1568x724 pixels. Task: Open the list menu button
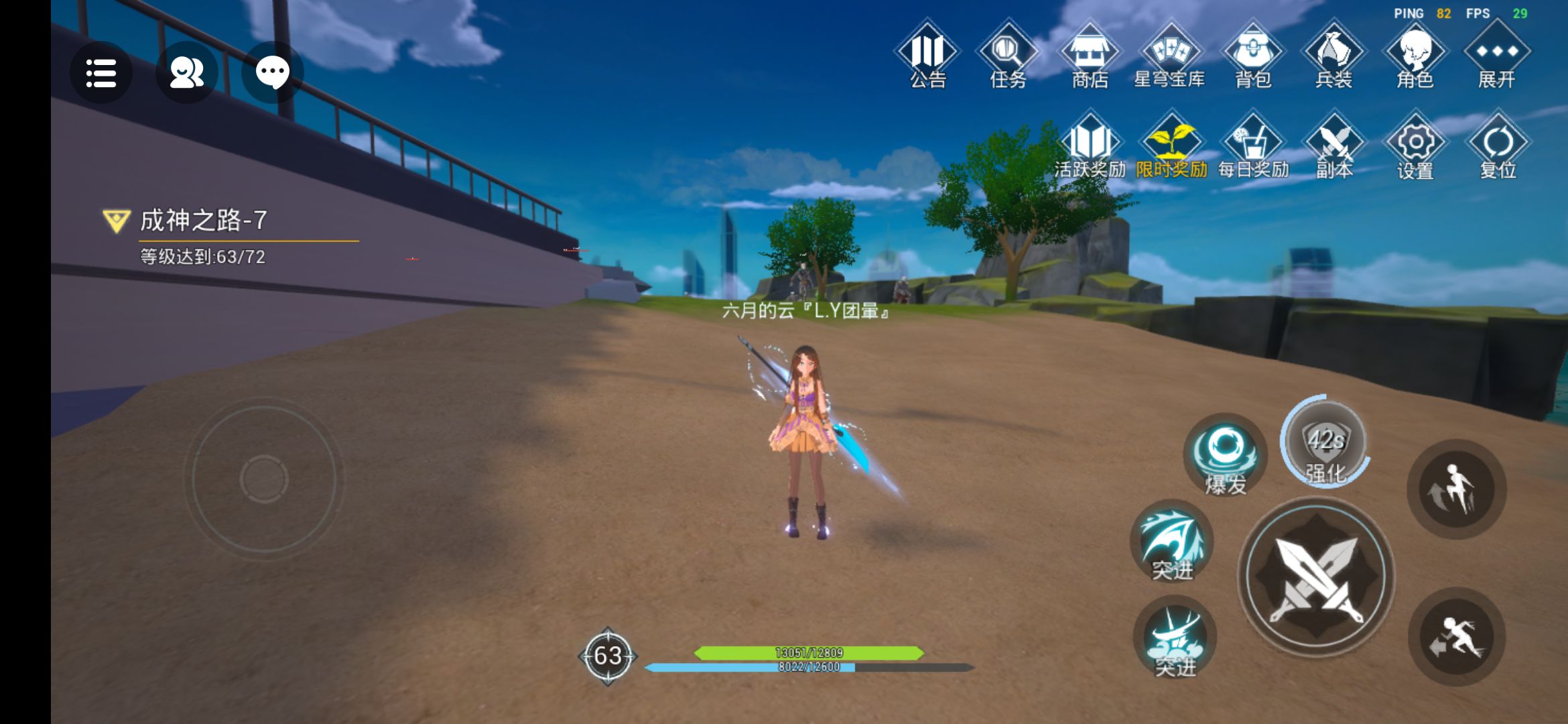[x=101, y=72]
